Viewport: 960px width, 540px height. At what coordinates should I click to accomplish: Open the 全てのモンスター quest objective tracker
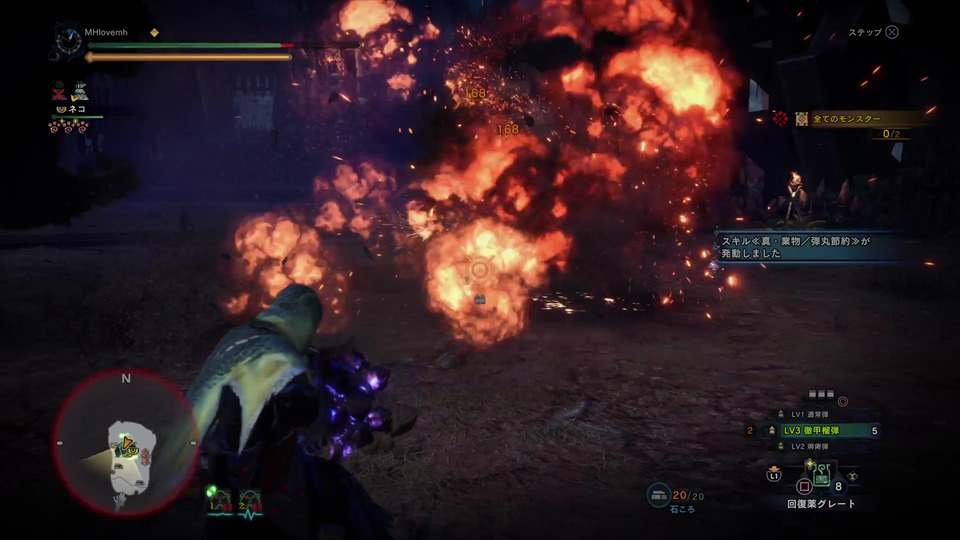click(x=850, y=119)
